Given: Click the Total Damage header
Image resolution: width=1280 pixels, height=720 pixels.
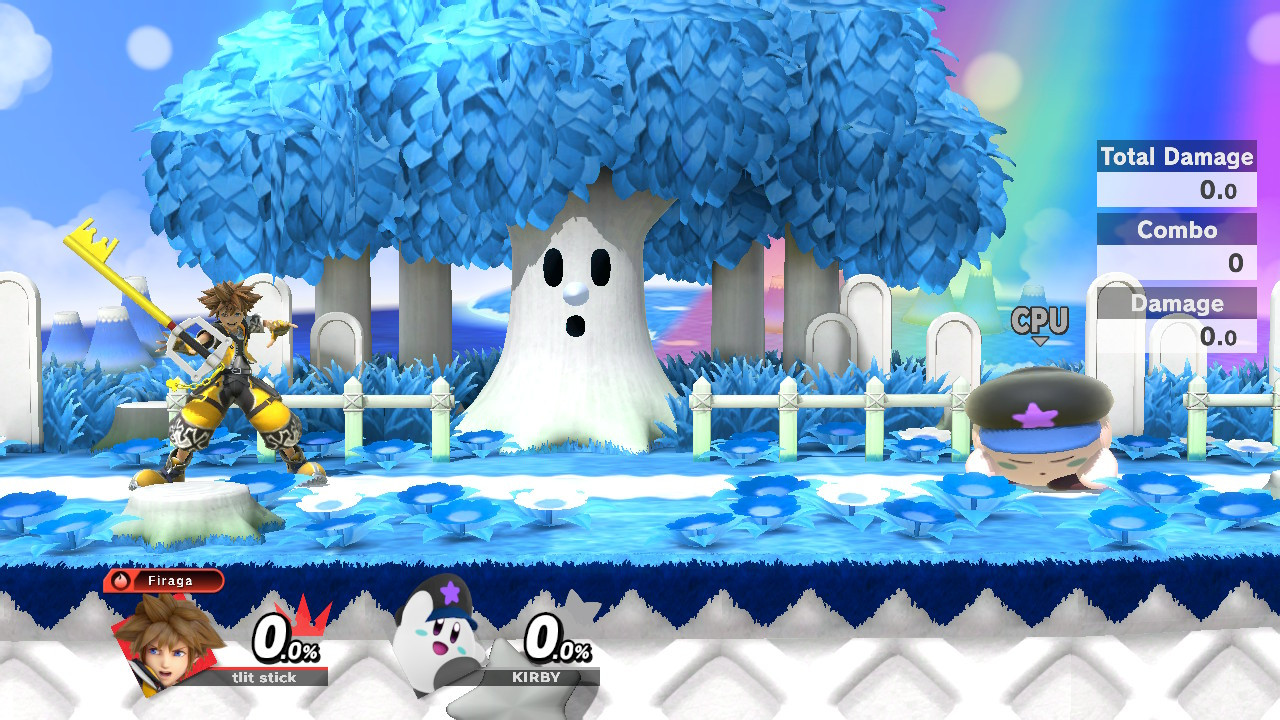Looking at the screenshot, I should [x=1176, y=157].
